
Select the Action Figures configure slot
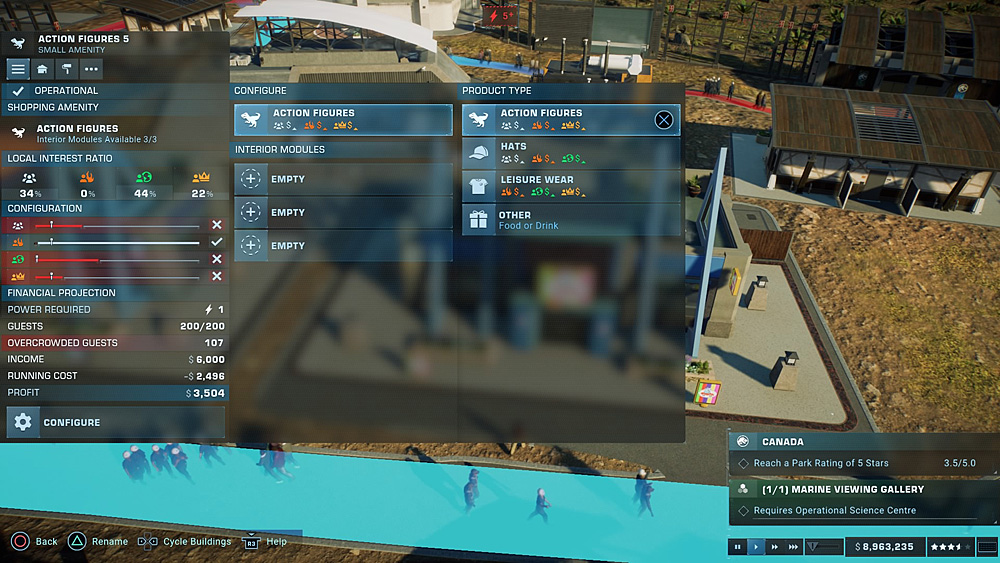click(x=343, y=120)
